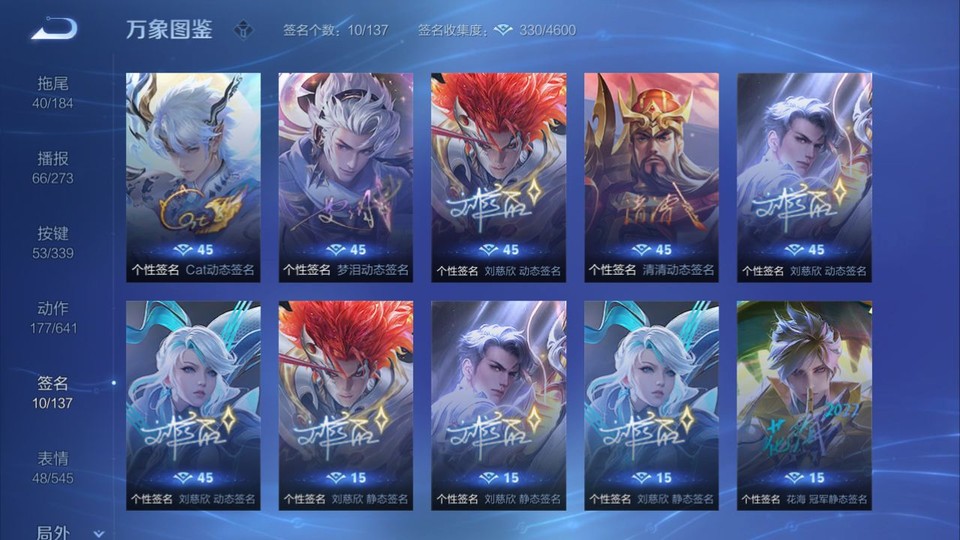Image resolution: width=960 pixels, height=540 pixels.
Task: Choose the 签名 category tab
Action: point(54,391)
